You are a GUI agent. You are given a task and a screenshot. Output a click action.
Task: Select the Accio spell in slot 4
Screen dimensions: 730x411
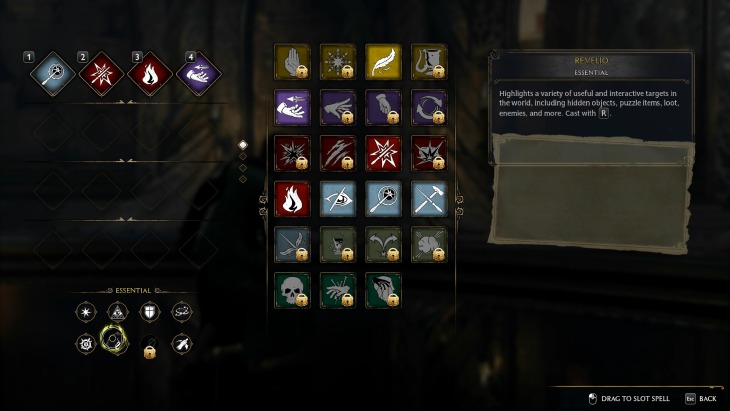[x=197, y=73]
